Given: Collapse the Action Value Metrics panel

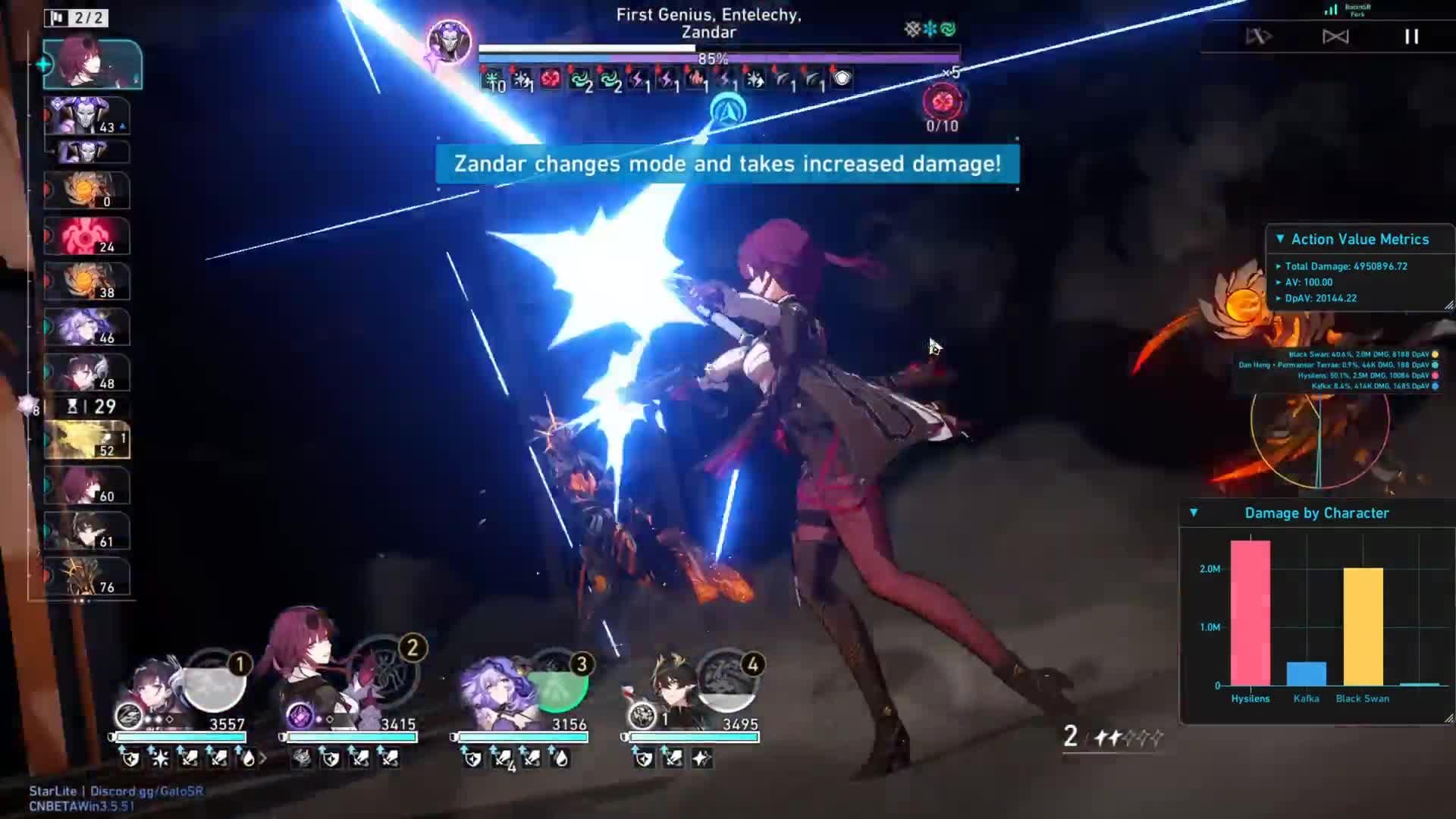Looking at the screenshot, I should 1280,239.
